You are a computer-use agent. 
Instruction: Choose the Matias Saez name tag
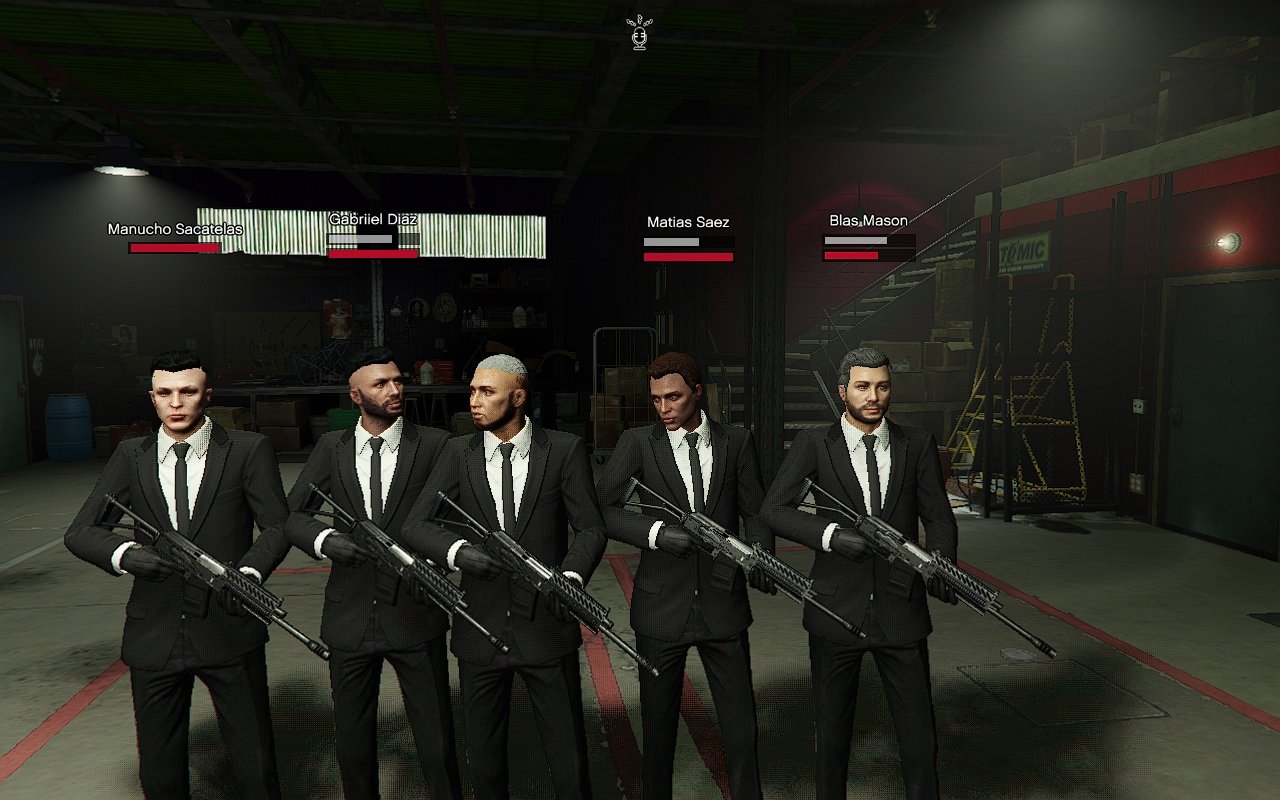688,222
